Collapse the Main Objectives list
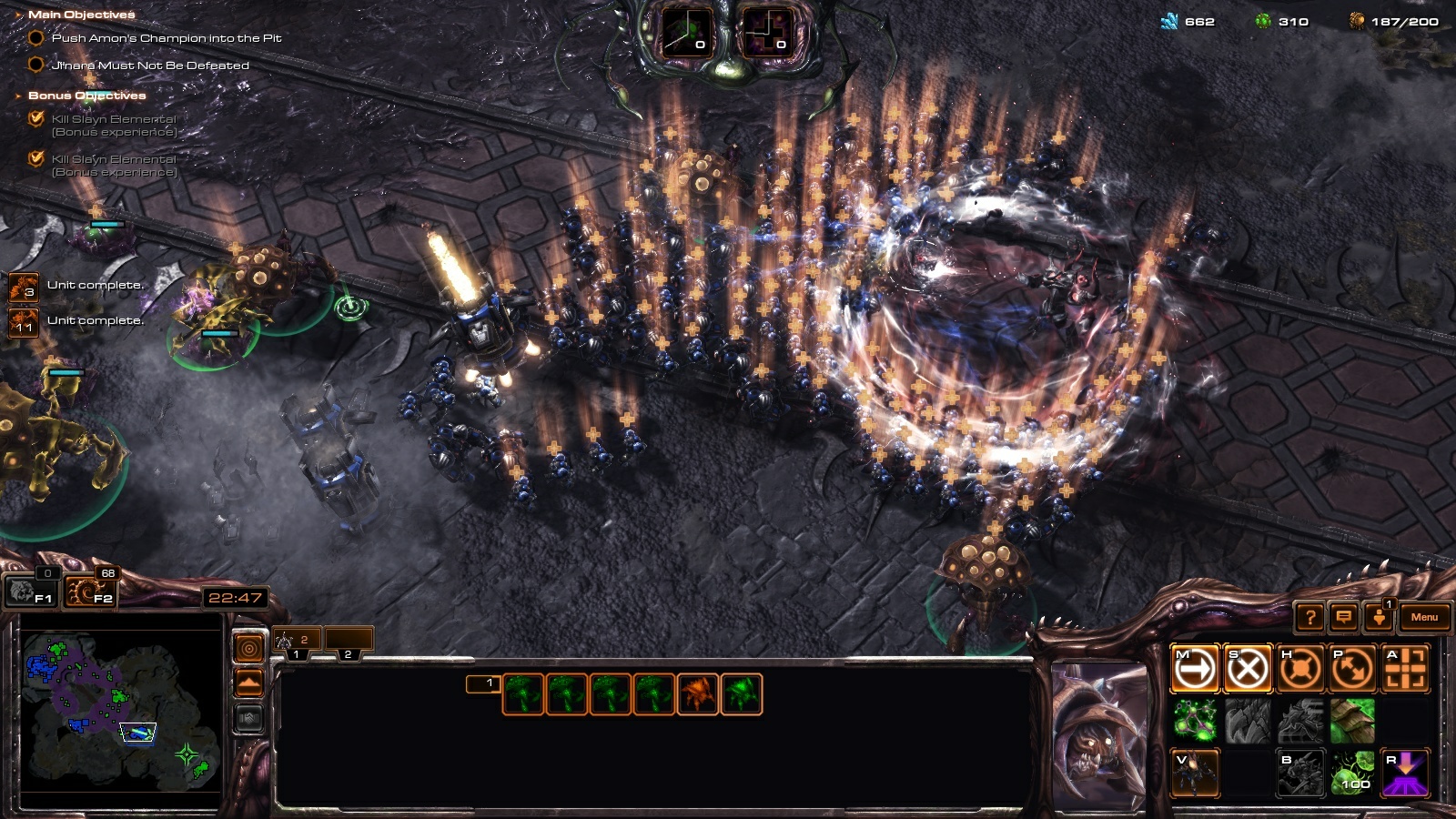Image resolution: width=1456 pixels, height=819 pixels. (x=19, y=15)
